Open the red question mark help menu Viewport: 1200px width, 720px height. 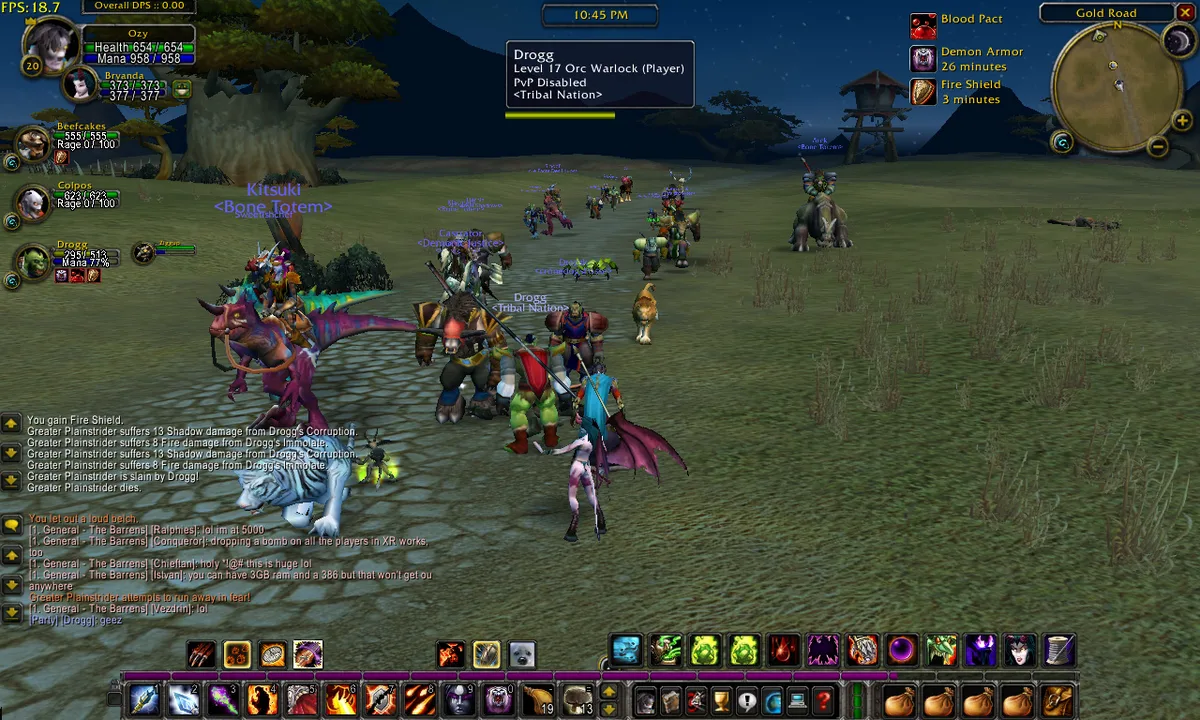[823, 700]
